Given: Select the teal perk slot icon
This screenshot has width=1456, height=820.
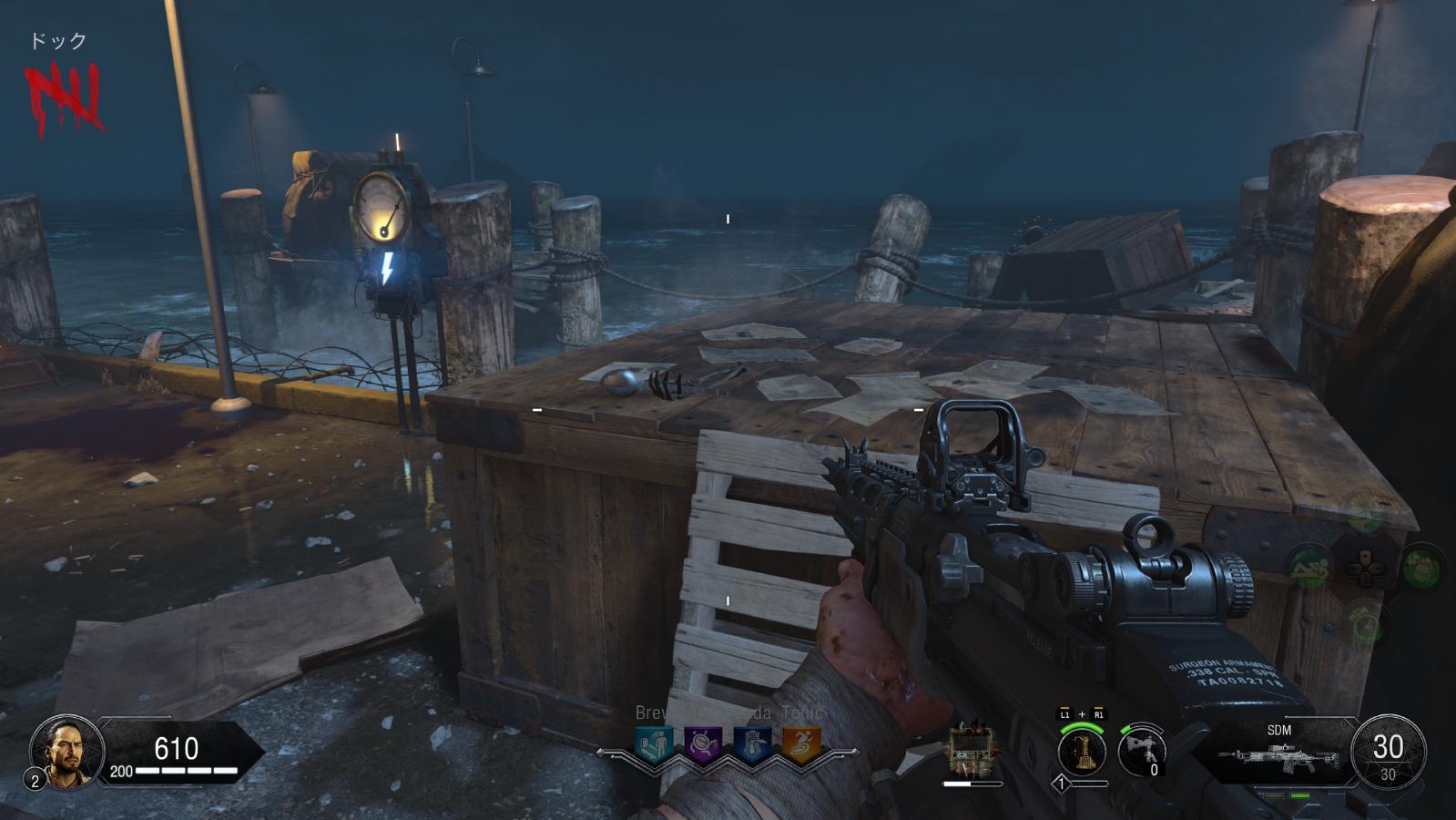Looking at the screenshot, I should click(654, 744).
